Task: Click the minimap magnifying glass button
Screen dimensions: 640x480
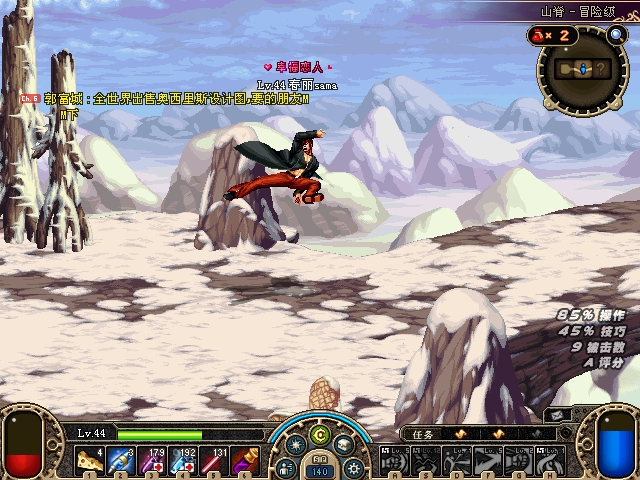Action: (616, 35)
